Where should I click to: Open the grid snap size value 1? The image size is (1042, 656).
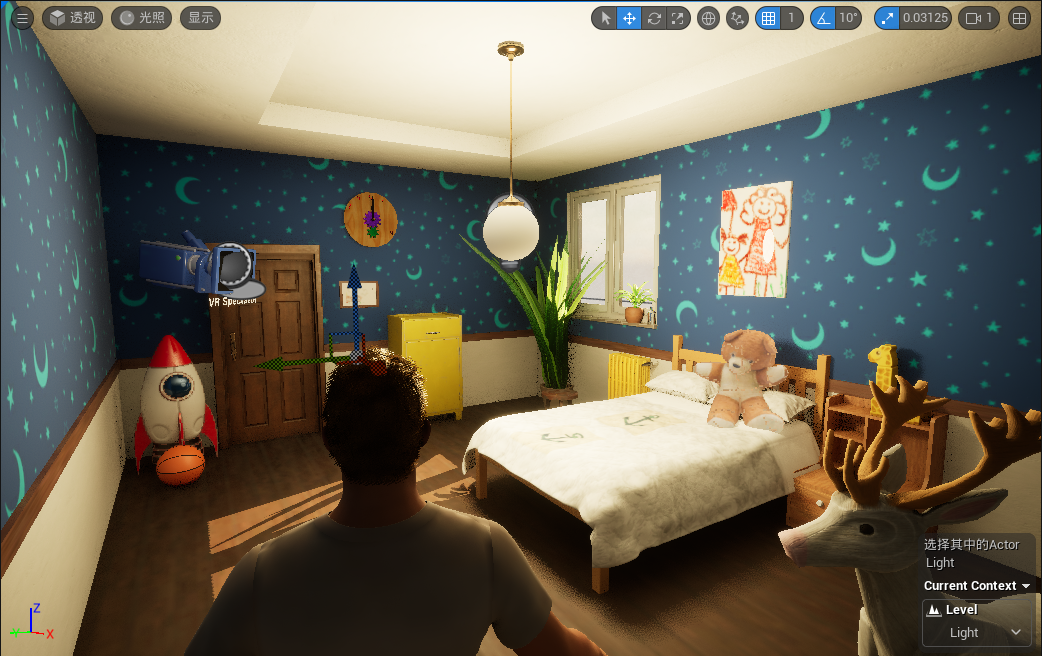(x=791, y=18)
